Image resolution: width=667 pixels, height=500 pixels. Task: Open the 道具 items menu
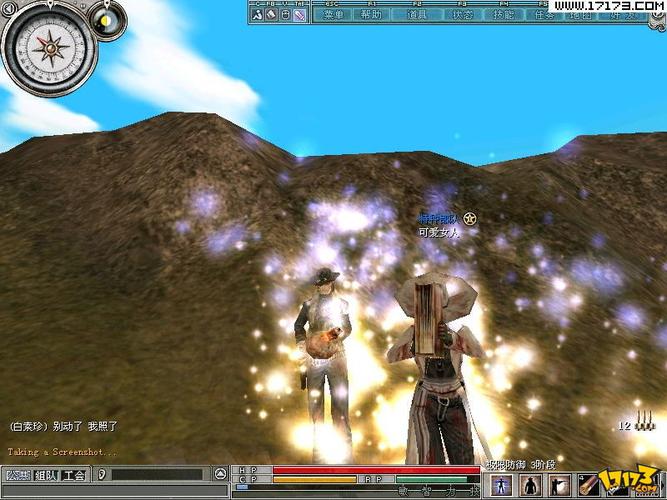[418, 15]
